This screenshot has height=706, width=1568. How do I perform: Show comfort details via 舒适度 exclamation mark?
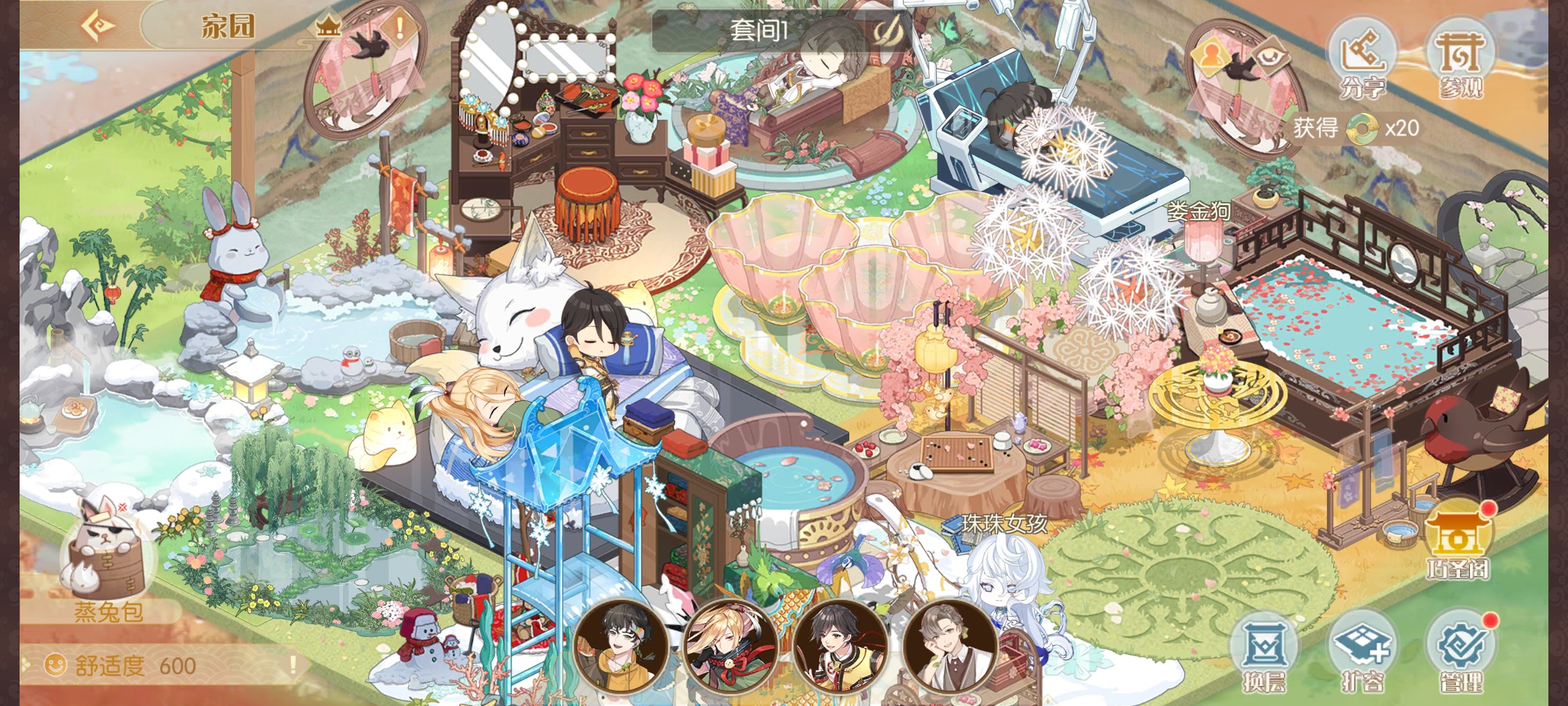pyautogui.click(x=293, y=665)
